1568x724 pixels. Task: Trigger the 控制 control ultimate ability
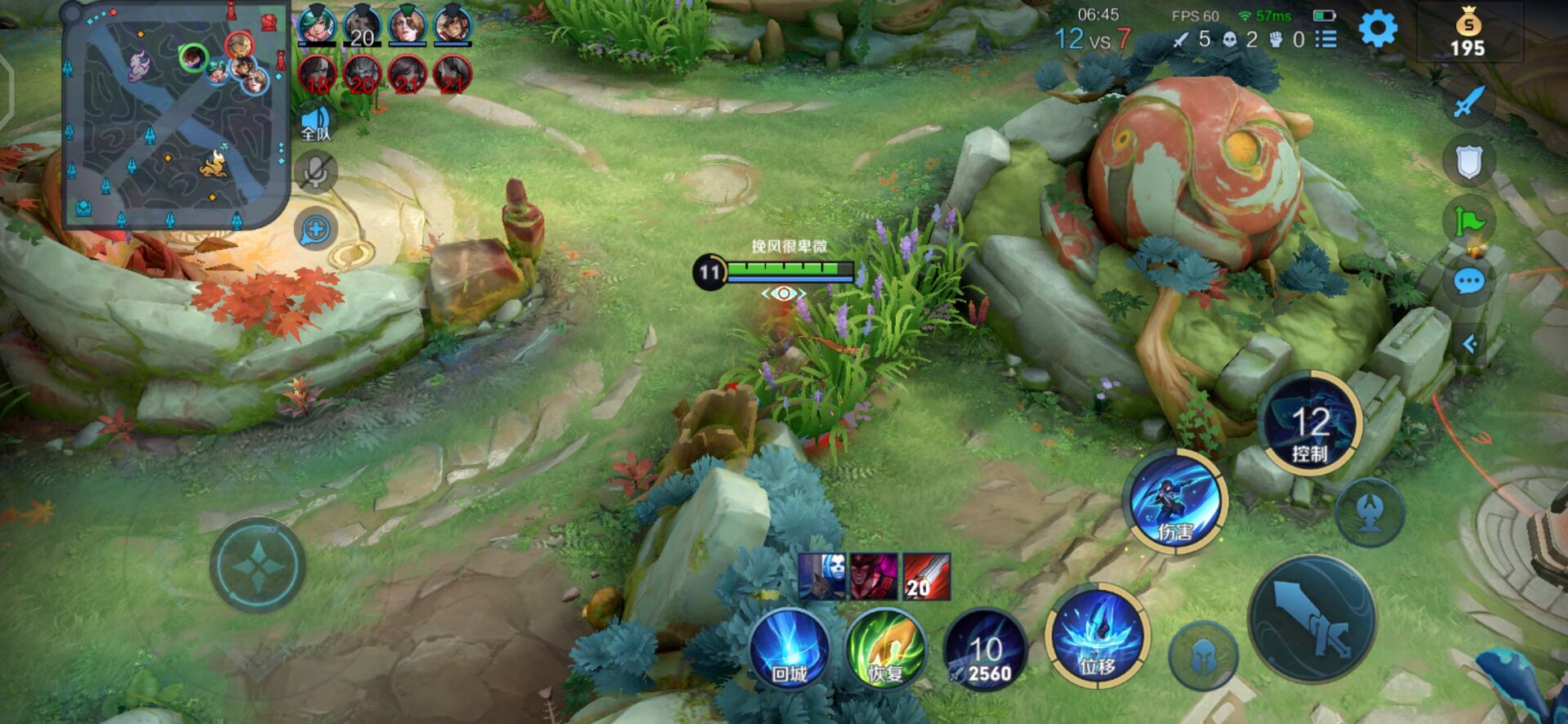pyautogui.click(x=1309, y=425)
